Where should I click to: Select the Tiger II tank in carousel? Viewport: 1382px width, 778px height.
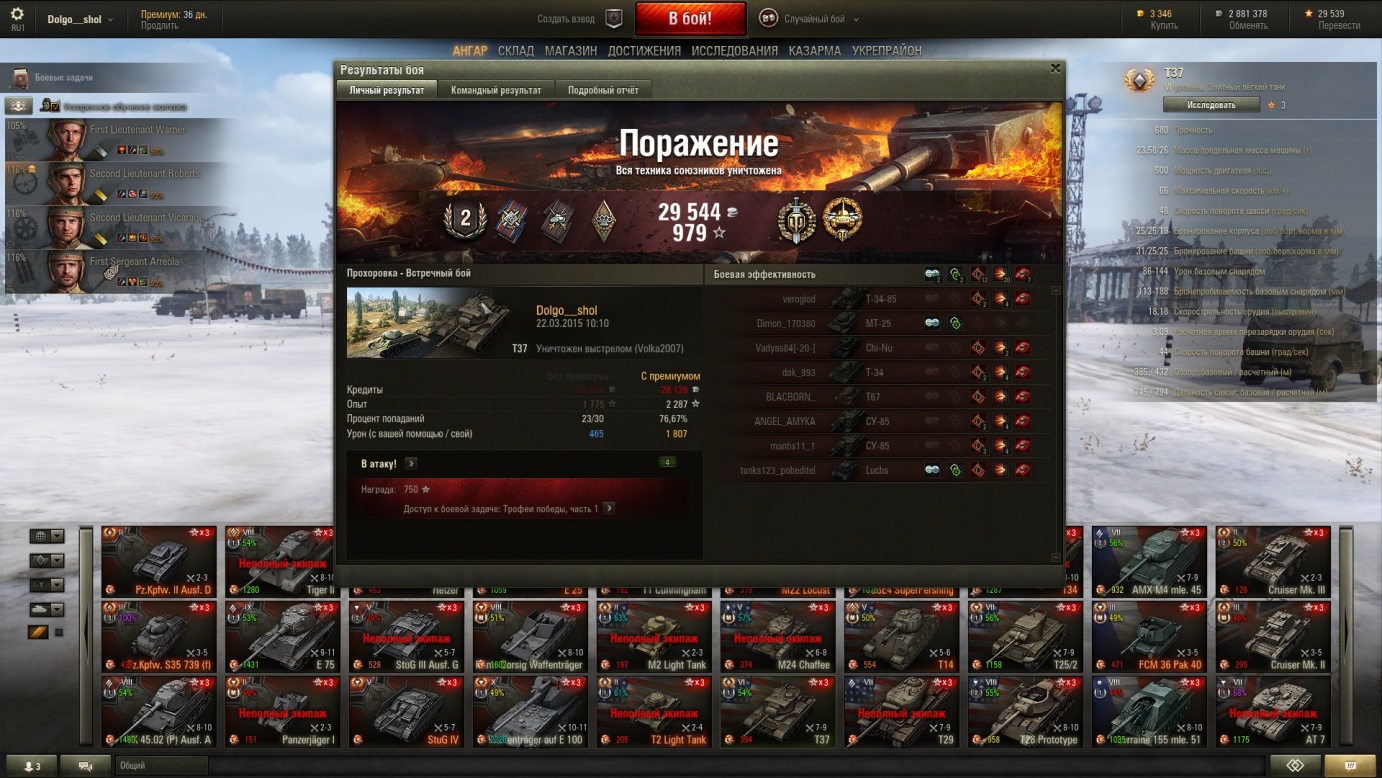(x=283, y=562)
